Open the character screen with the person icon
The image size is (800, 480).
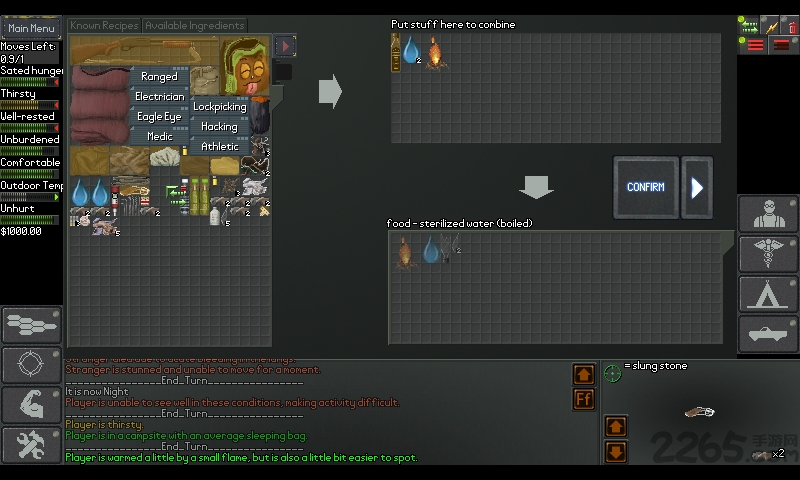[x=768, y=214]
